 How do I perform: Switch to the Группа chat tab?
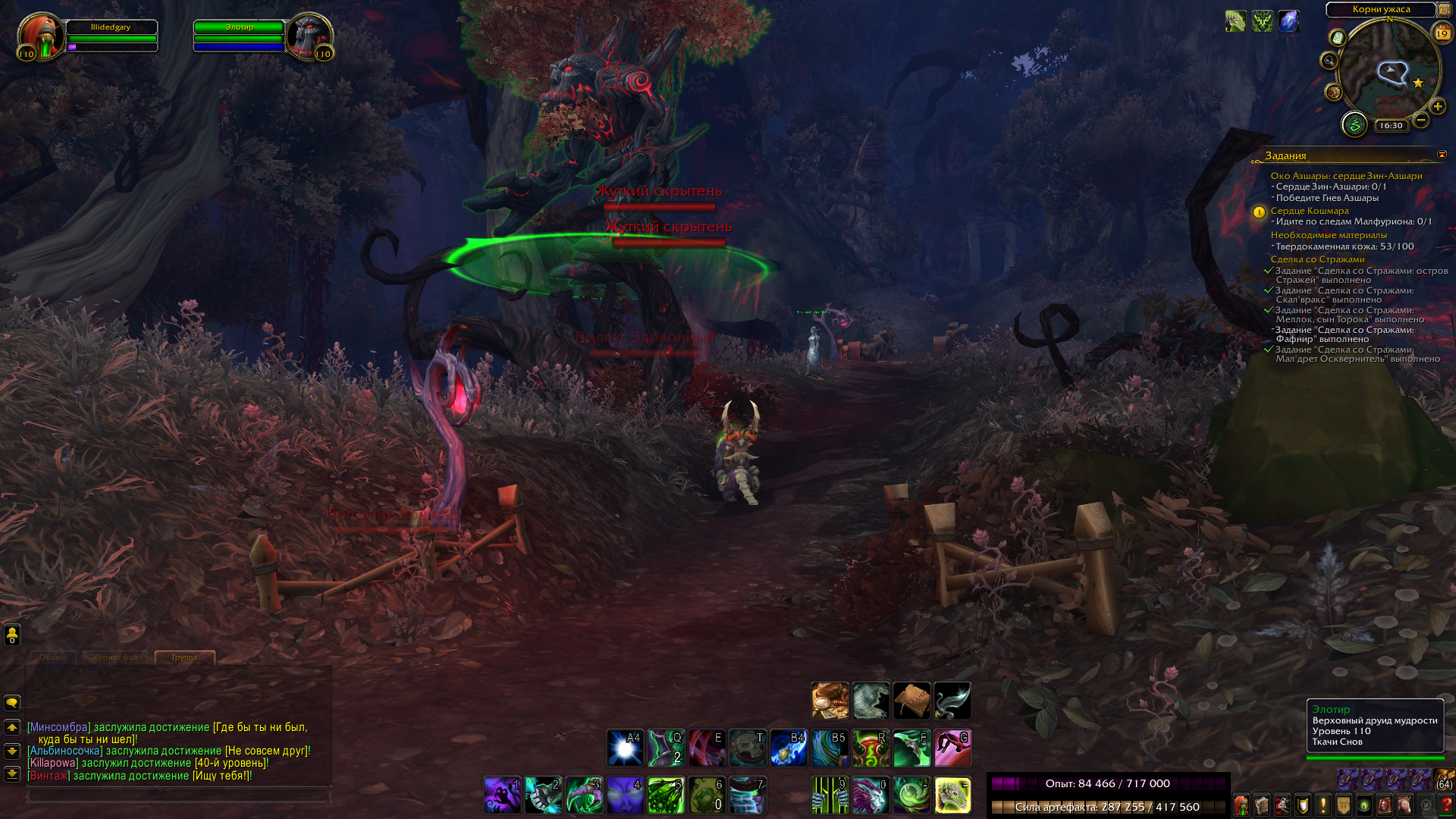pyautogui.click(x=184, y=657)
